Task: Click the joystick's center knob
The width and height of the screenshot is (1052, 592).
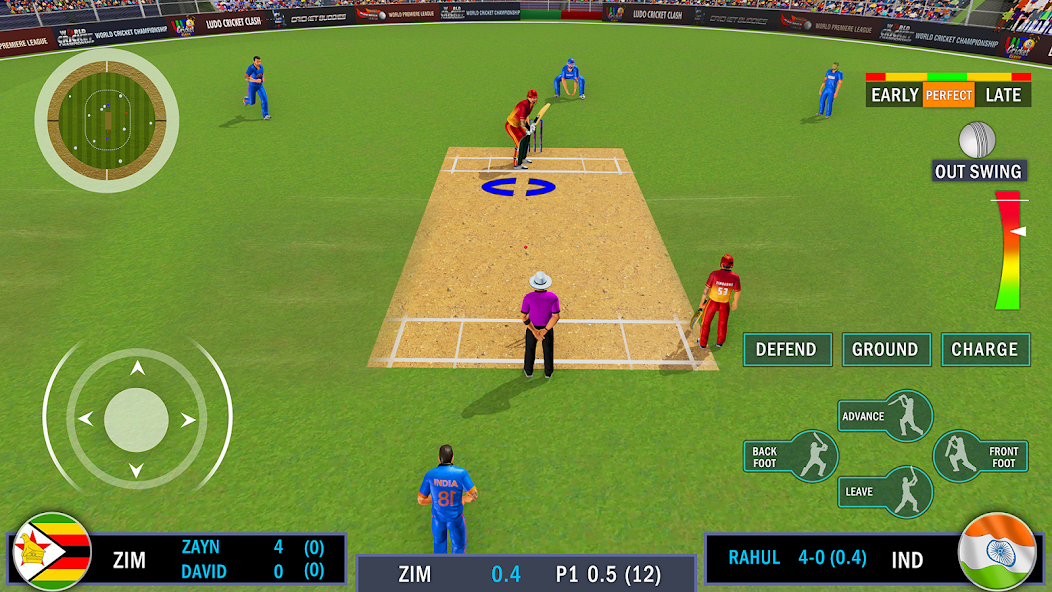Action: click(x=137, y=419)
